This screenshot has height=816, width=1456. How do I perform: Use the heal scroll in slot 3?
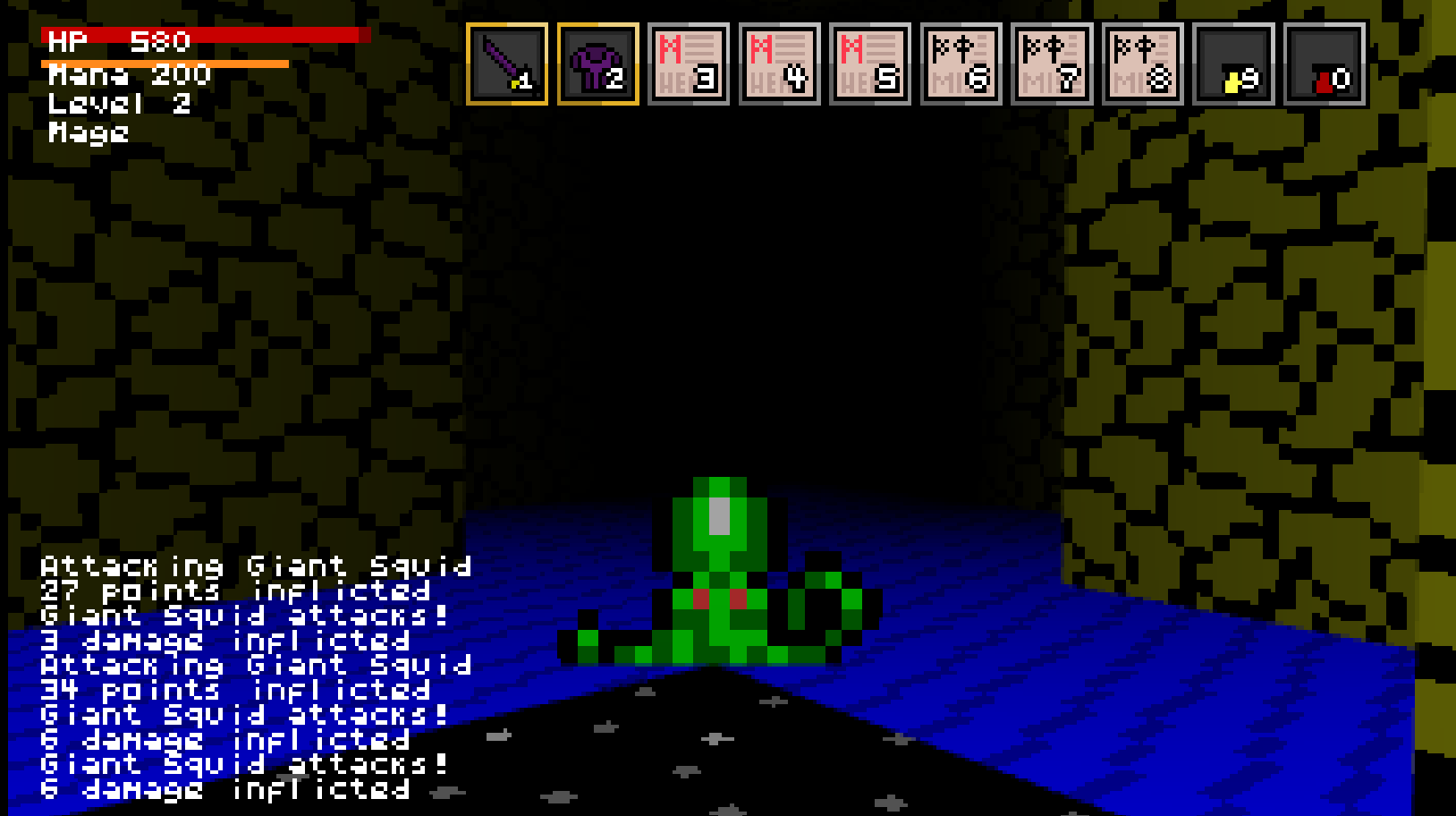pyautogui.click(x=689, y=64)
